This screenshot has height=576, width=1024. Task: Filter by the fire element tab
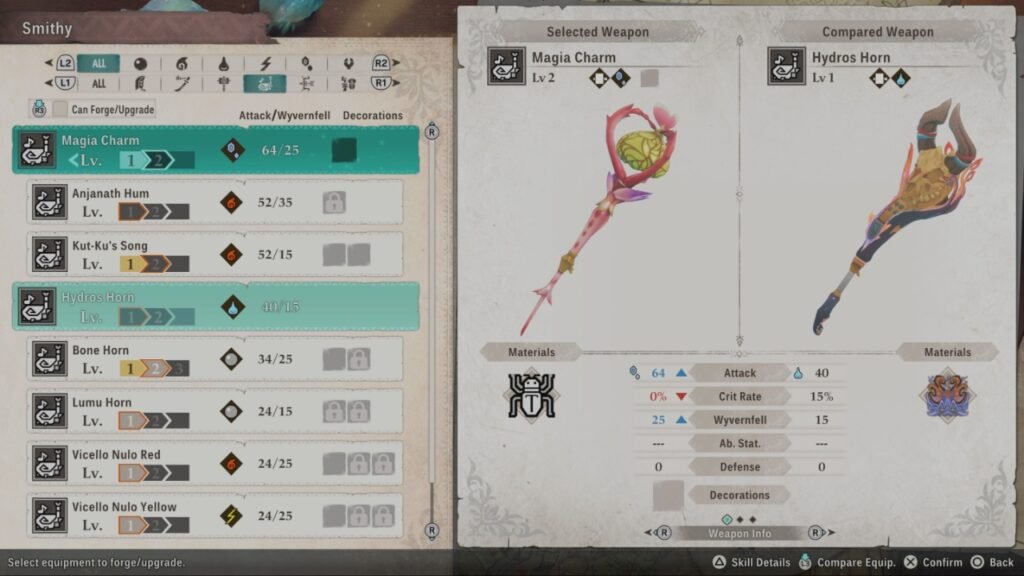pos(182,63)
